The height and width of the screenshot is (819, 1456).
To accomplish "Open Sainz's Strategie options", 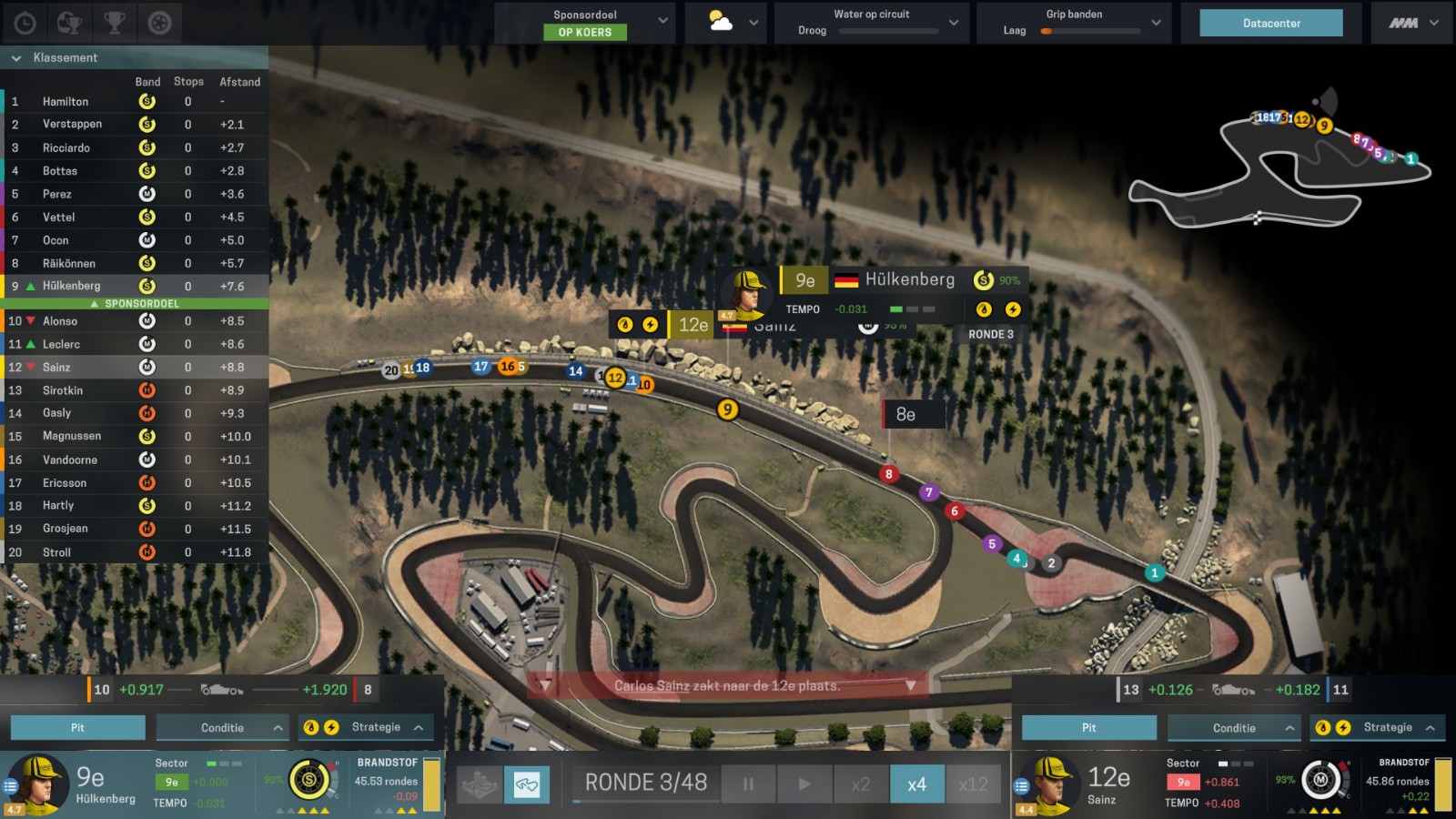I will click(1388, 728).
